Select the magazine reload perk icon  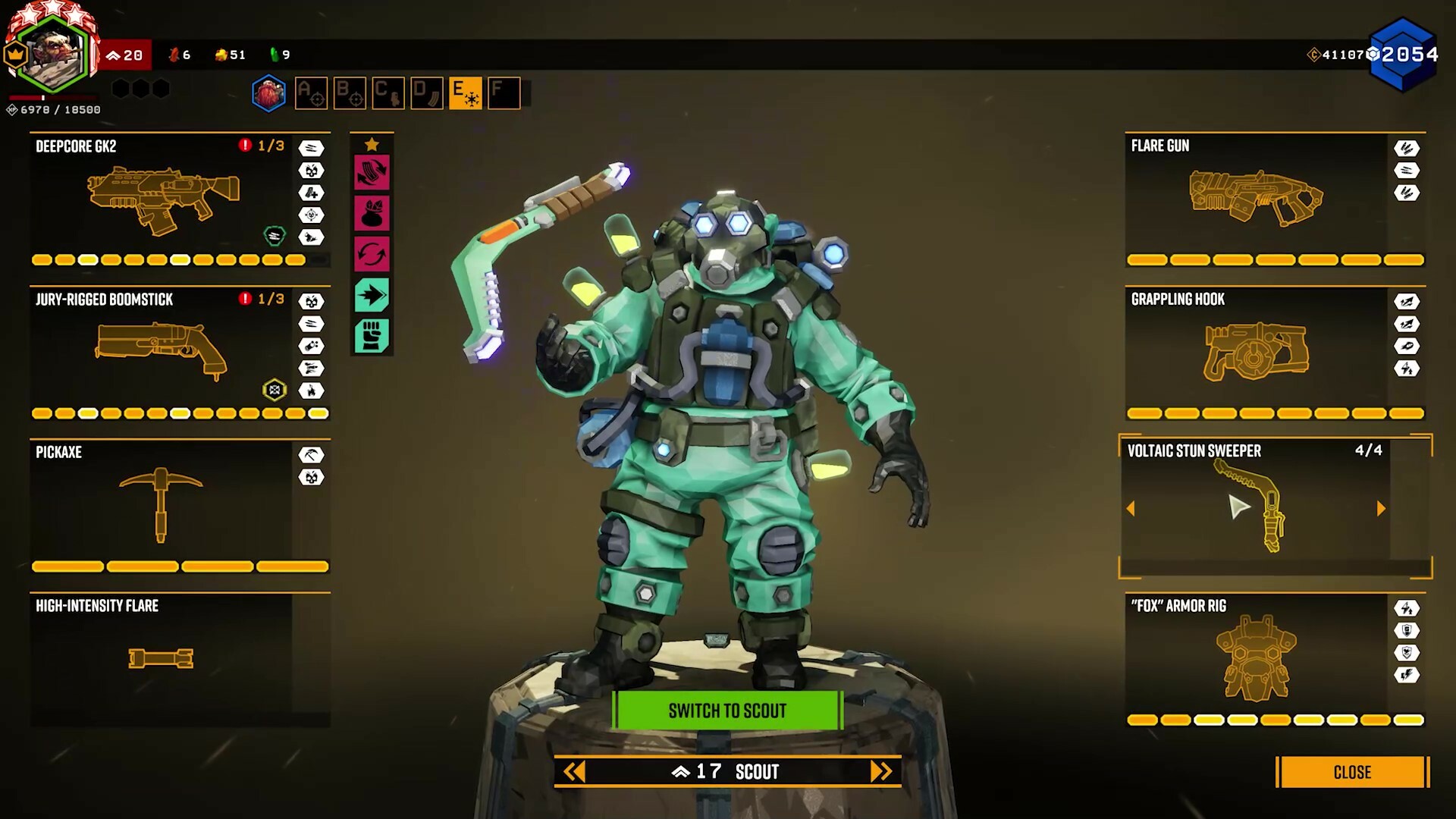click(x=372, y=172)
